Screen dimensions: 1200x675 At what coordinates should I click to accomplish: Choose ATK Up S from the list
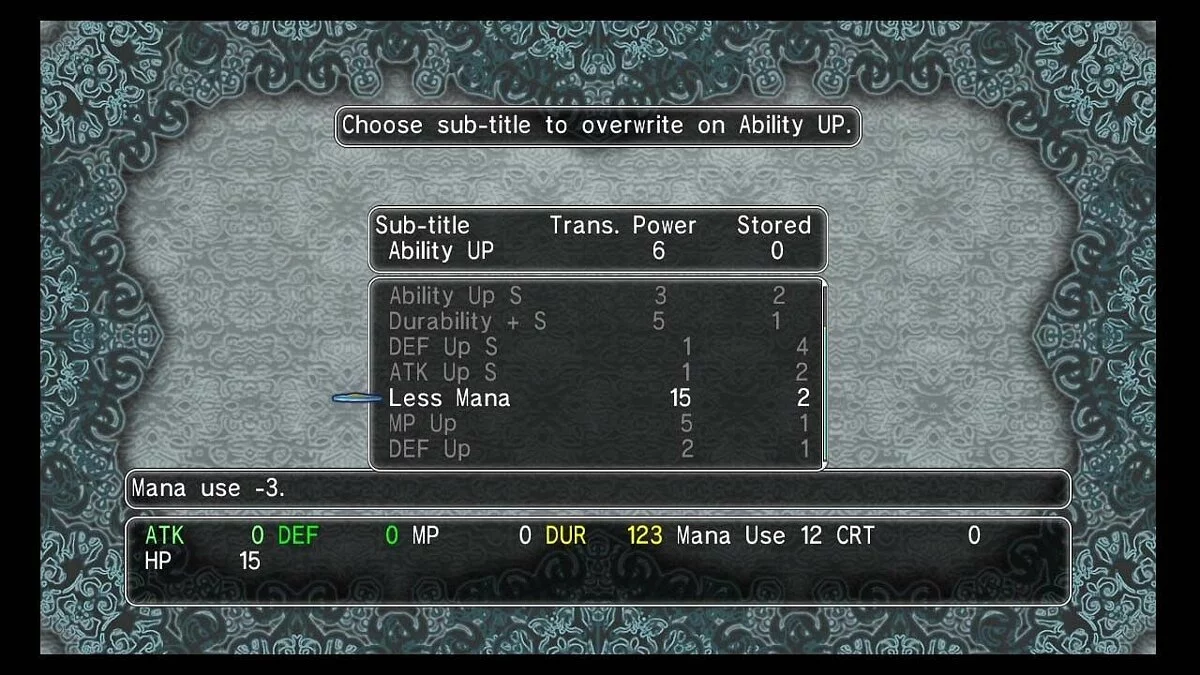pos(442,373)
